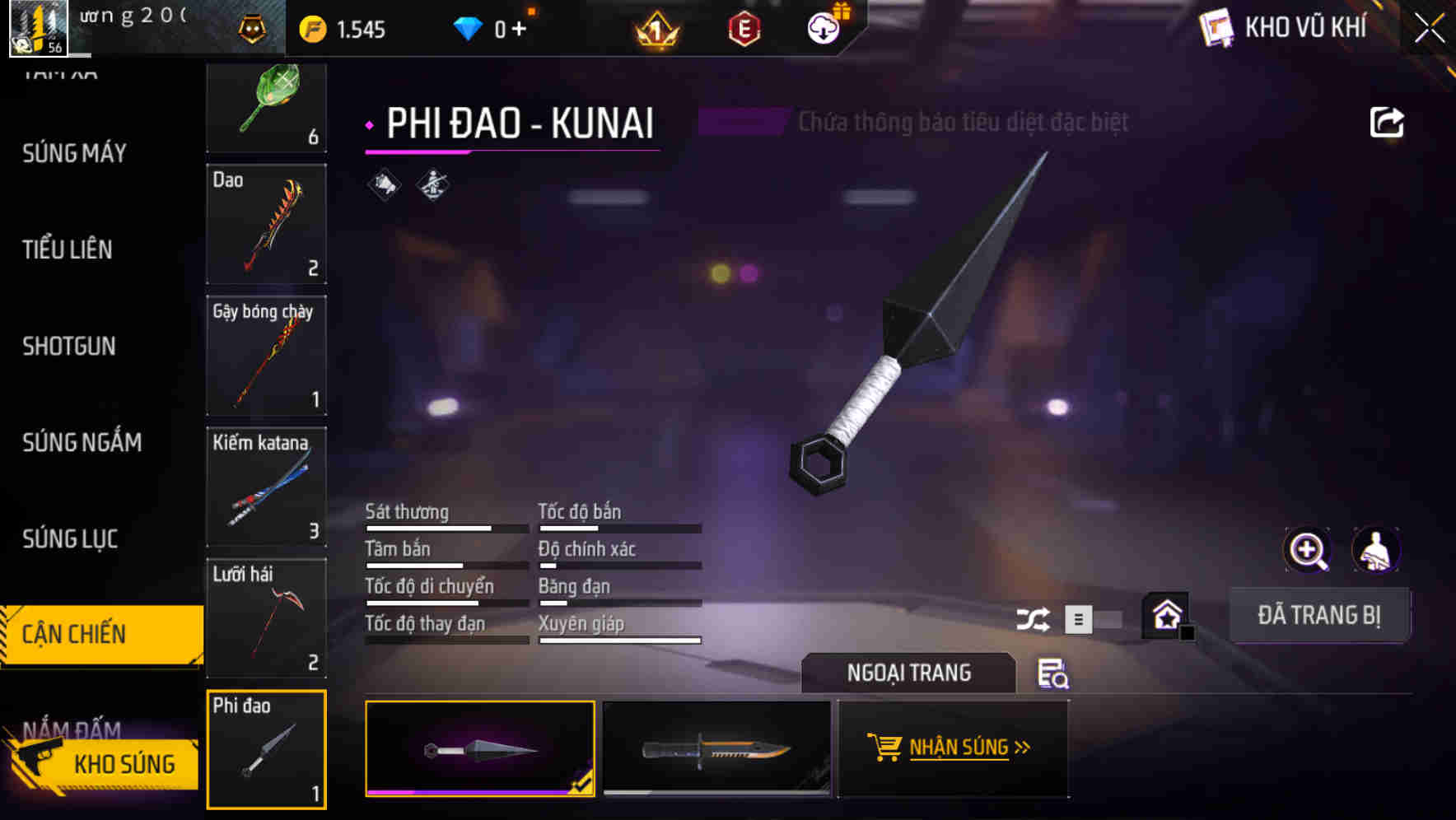The image size is (1456, 820).
Task: Select the character preview icon near Đã Trang Bị
Action: [1376, 550]
